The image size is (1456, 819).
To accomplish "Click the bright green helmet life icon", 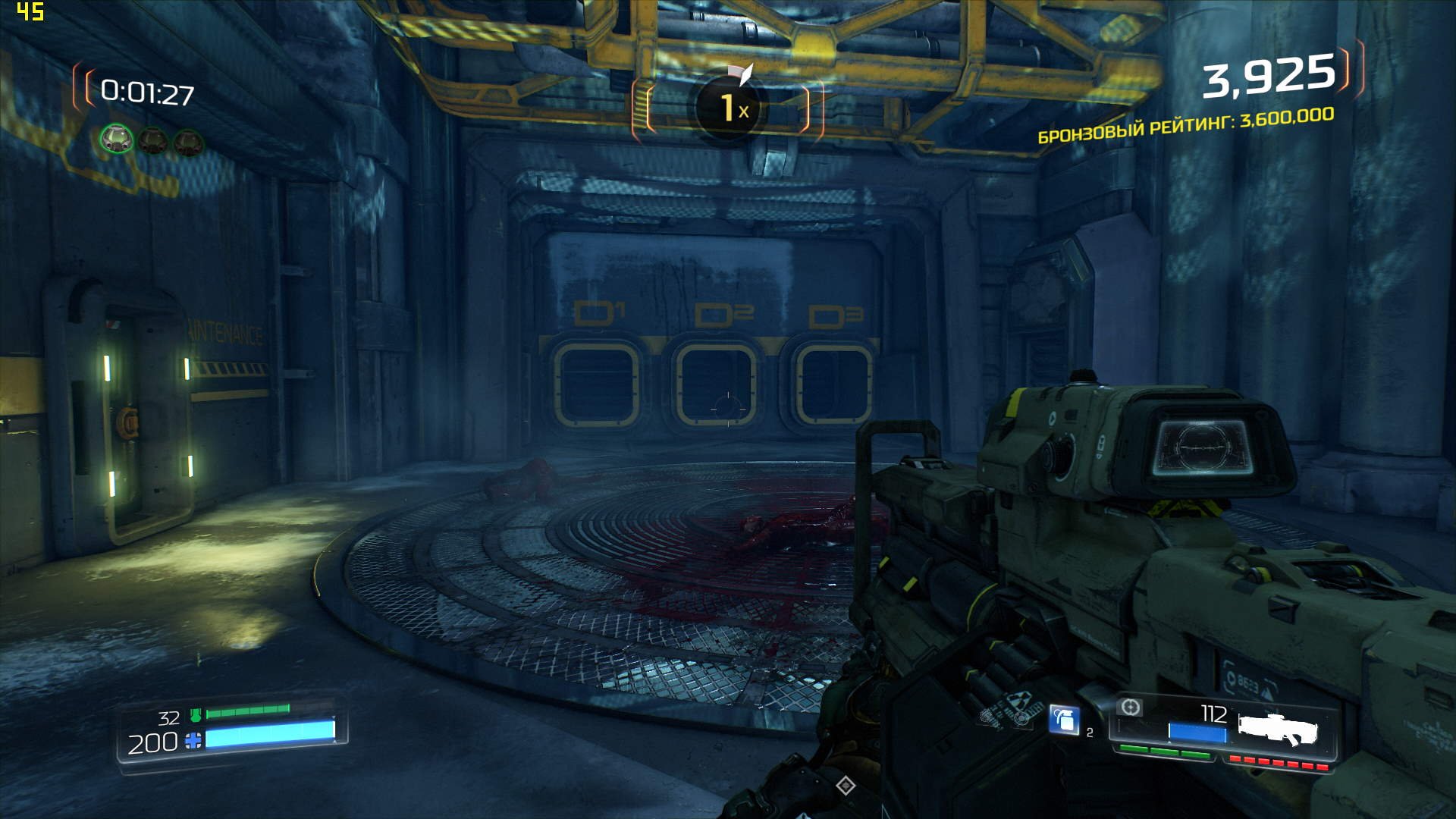I will tap(117, 140).
